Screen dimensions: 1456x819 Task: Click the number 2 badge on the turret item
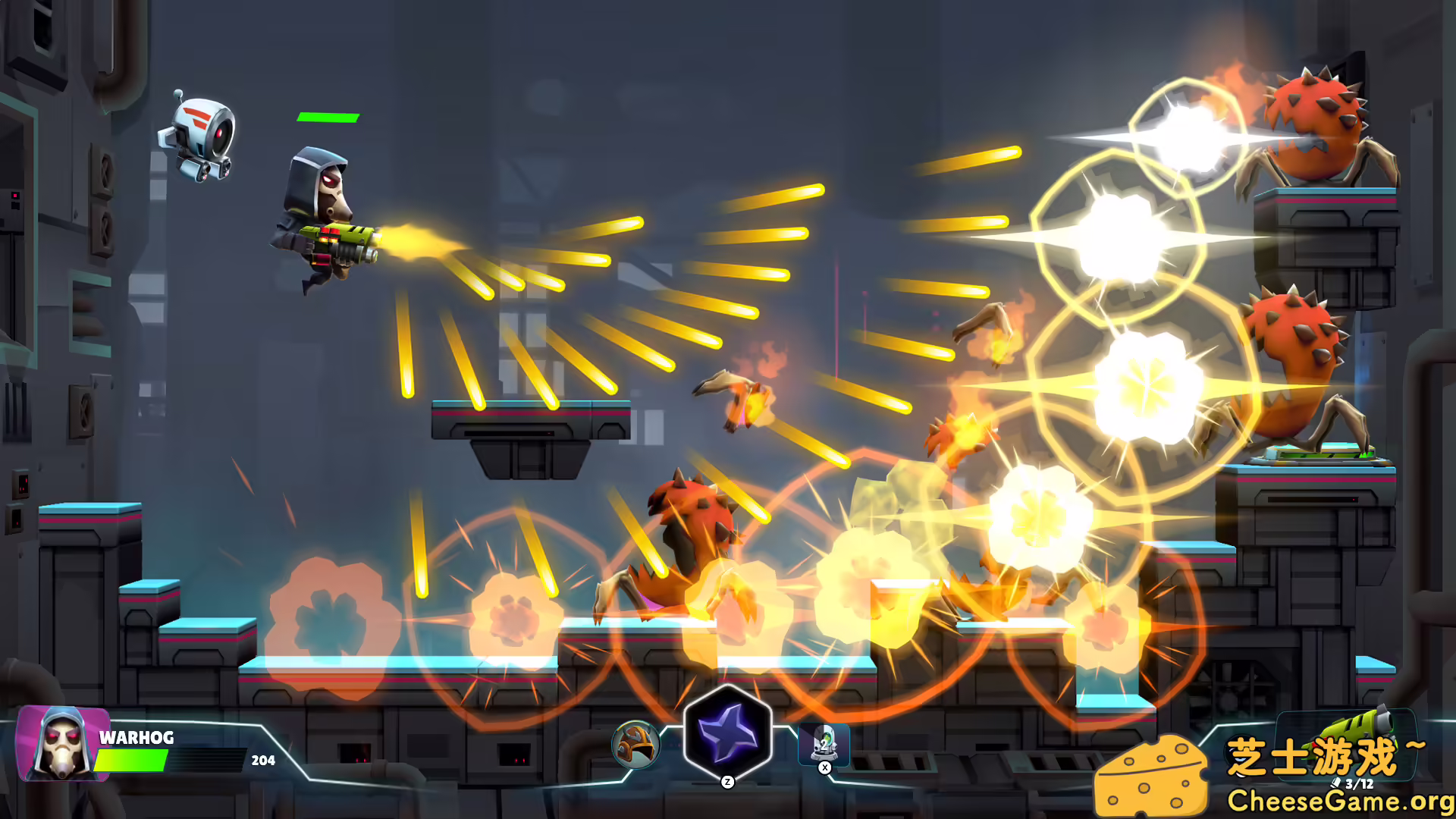coord(823,745)
